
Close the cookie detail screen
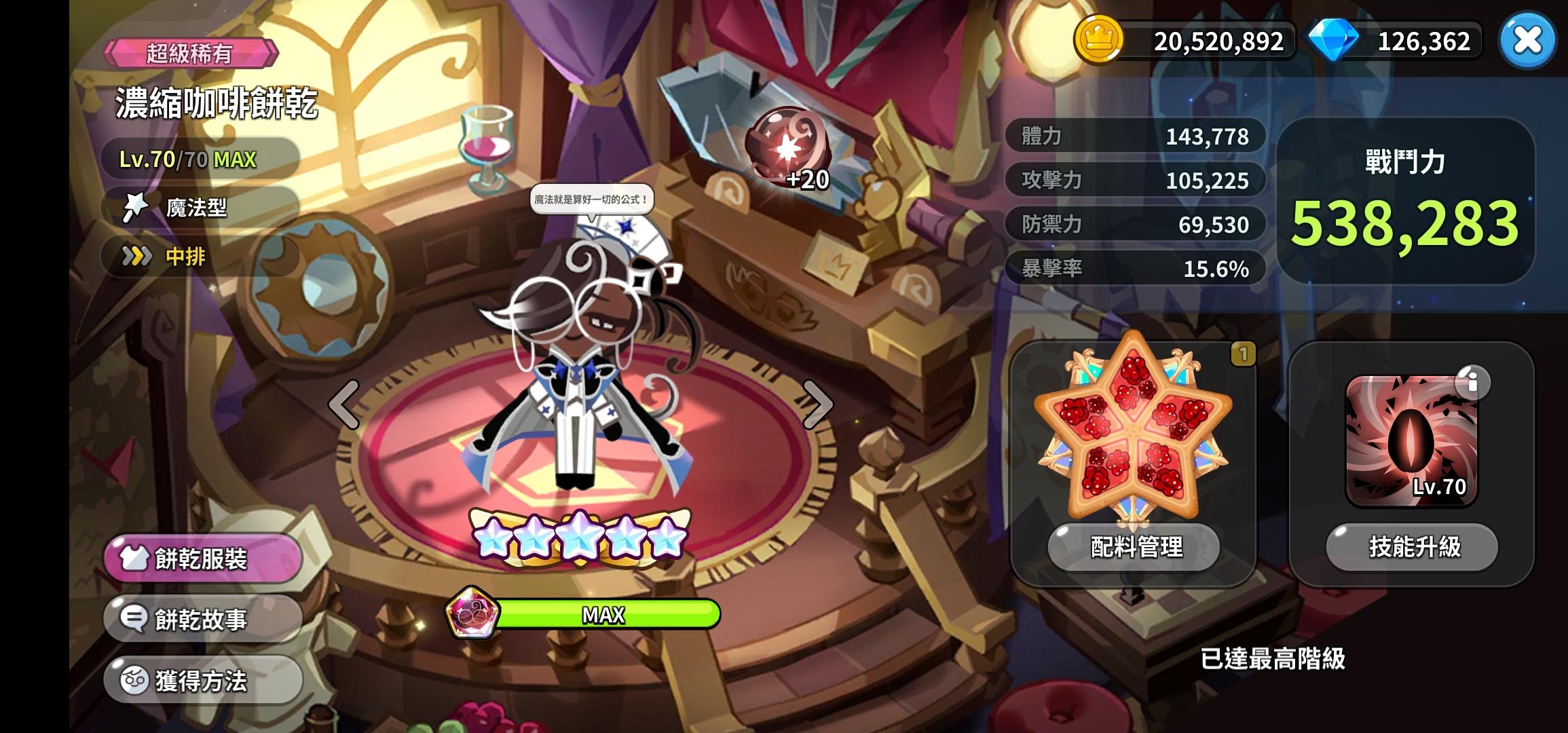(x=1527, y=41)
